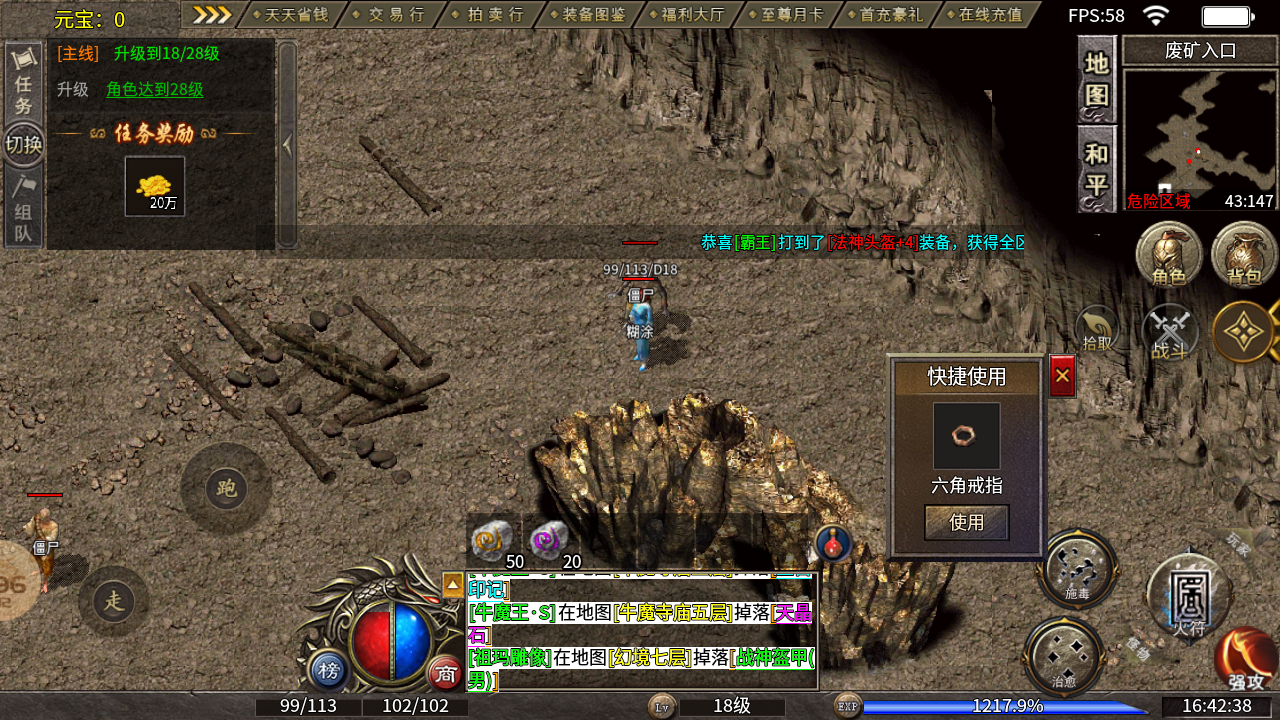Open the 角色 character sheet

point(1168,255)
